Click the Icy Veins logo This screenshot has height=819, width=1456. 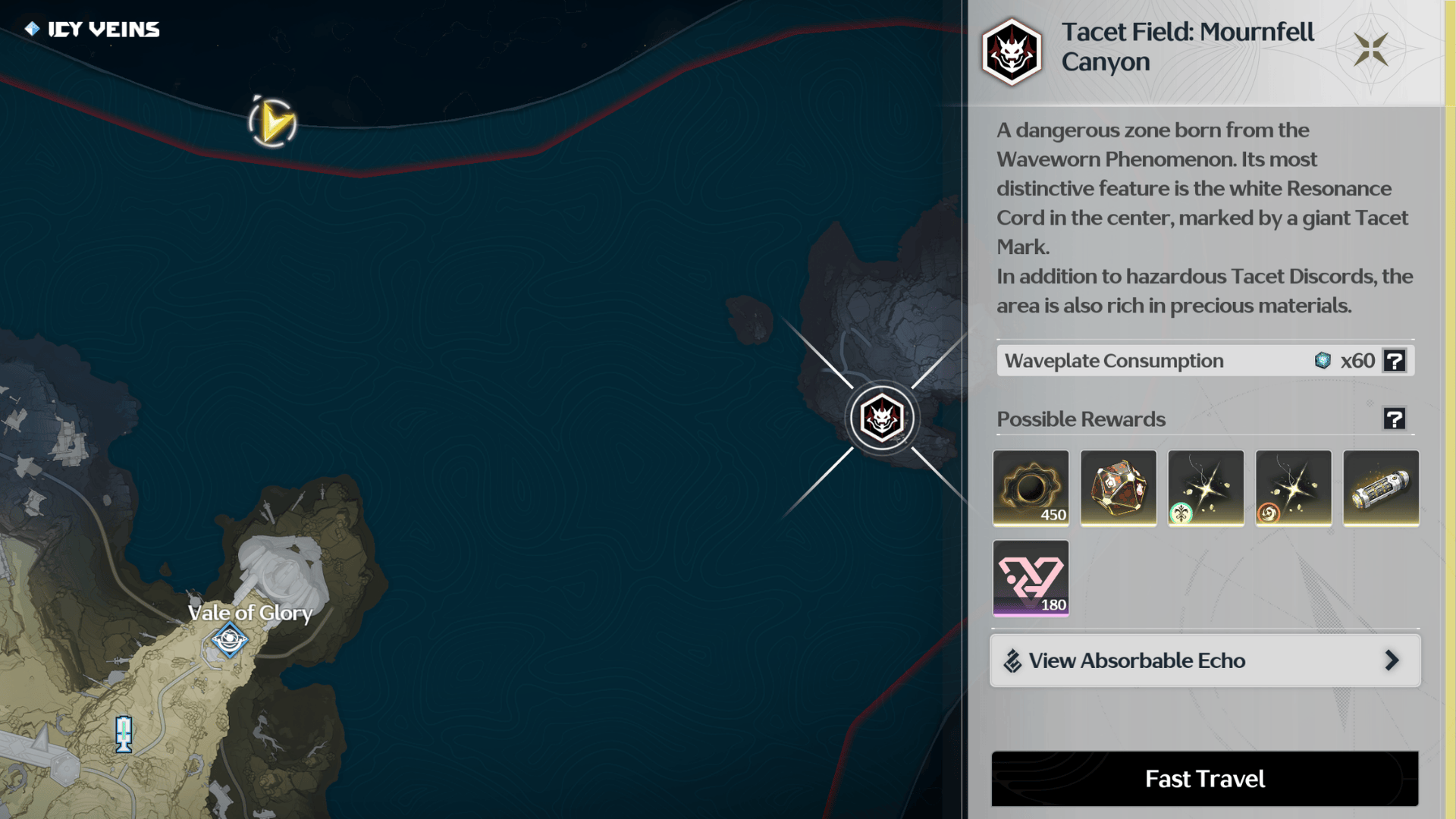click(93, 30)
